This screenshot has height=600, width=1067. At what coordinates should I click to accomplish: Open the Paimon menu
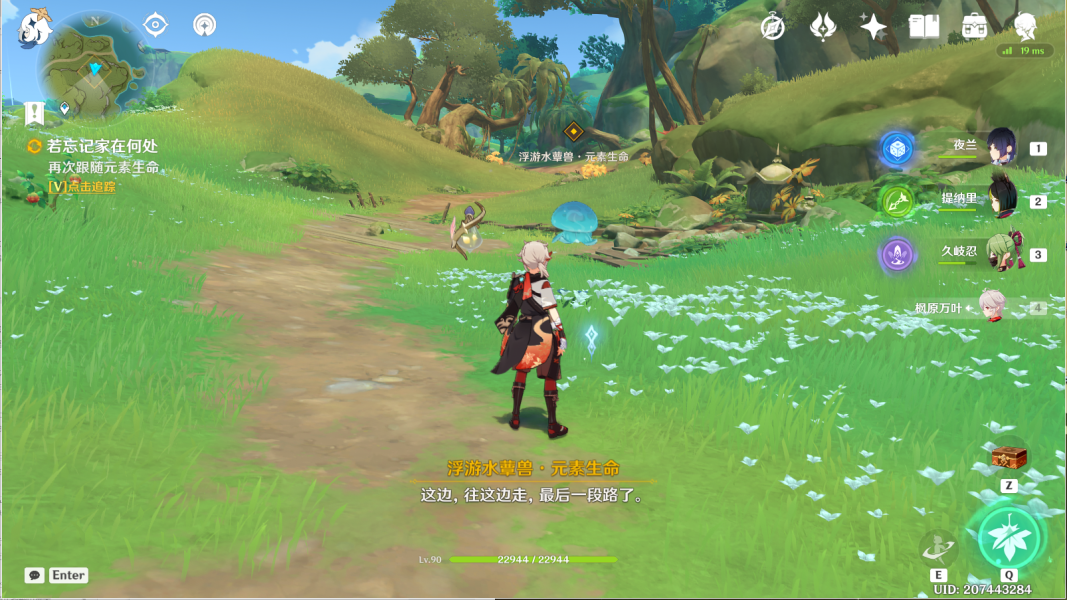[35, 26]
